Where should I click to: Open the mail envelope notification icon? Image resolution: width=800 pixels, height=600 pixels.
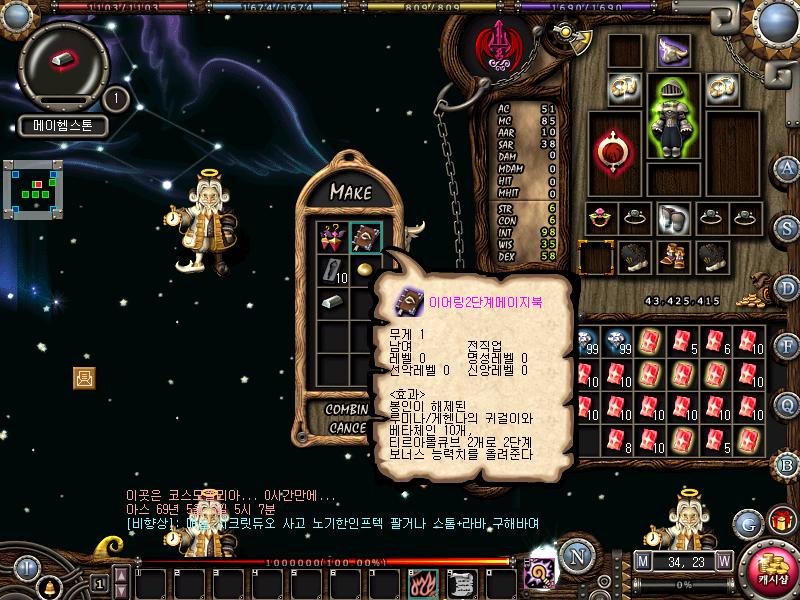pos(84,377)
